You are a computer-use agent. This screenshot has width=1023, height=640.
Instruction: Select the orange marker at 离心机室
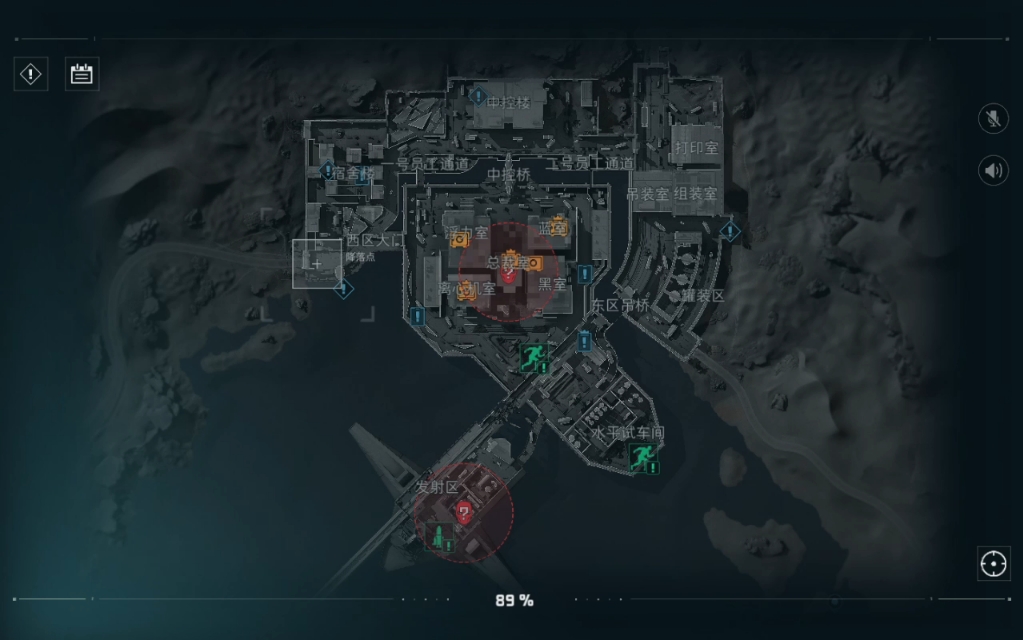465,292
